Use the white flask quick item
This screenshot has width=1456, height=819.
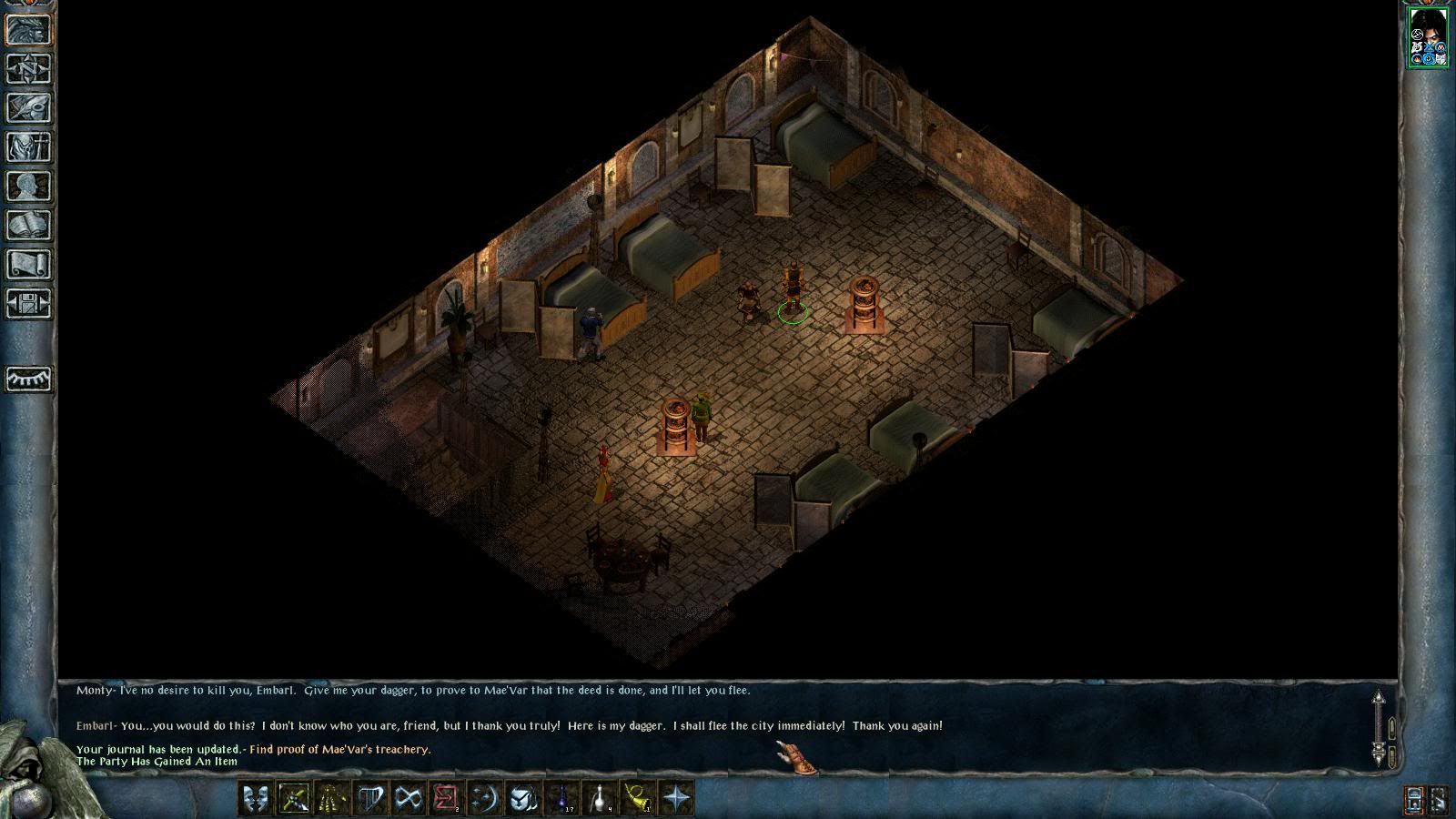pyautogui.click(x=601, y=798)
